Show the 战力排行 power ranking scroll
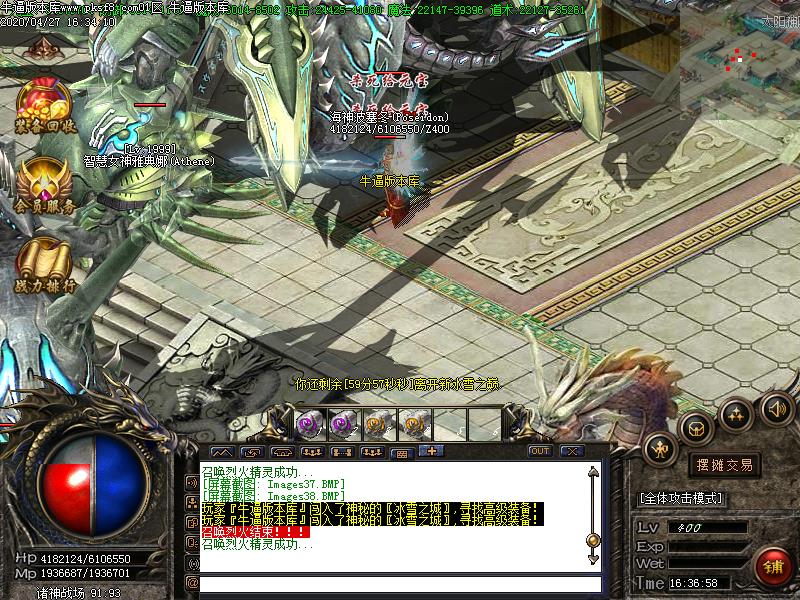This screenshot has height=600, width=800. coord(45,265)
